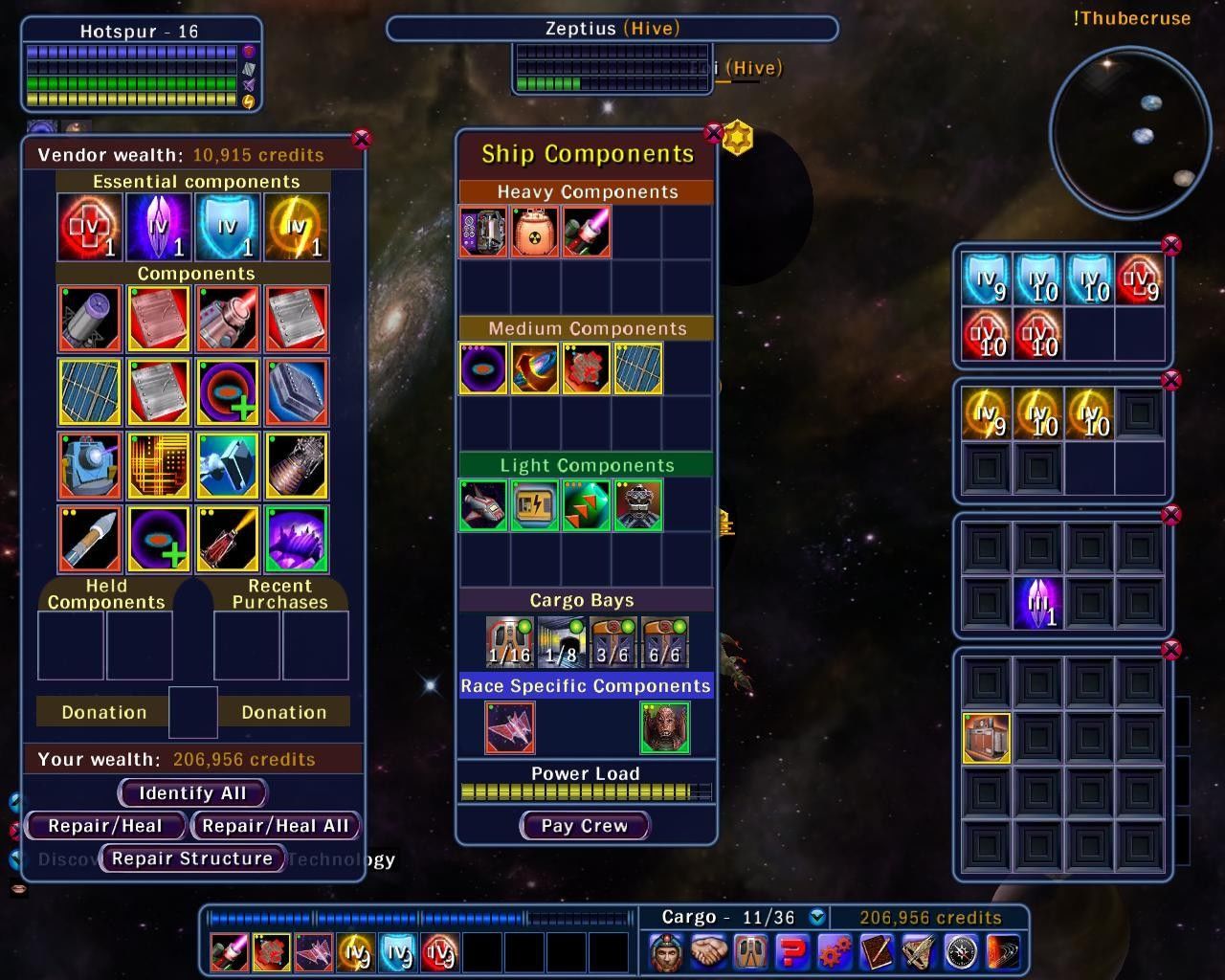Viewport: 1225px width, 980px height.
Task: Expand the Cargo dropdown arrow
Action: coord(816,917)
